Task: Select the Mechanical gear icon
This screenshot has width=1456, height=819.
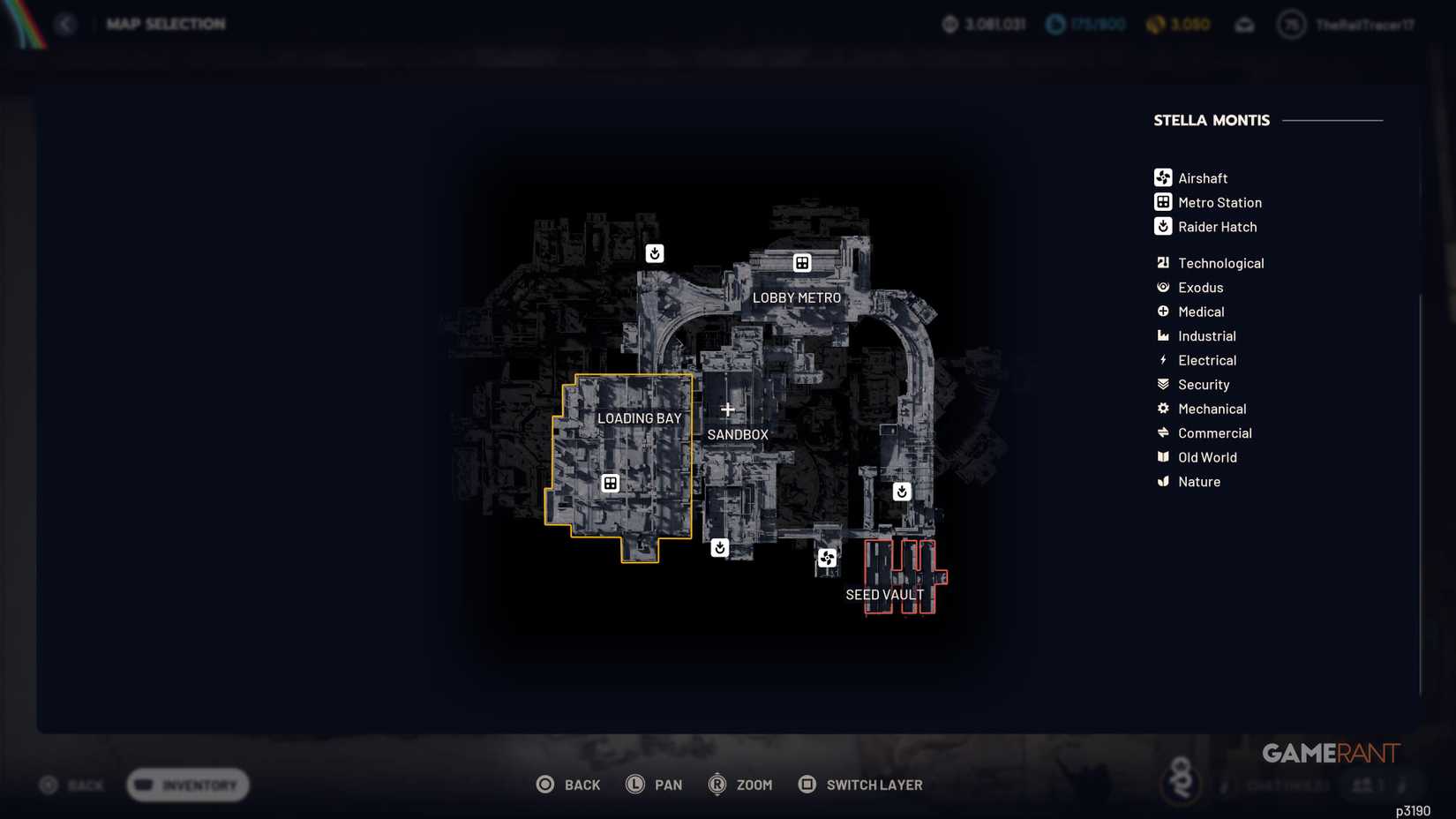Action: click(1163, 409)
